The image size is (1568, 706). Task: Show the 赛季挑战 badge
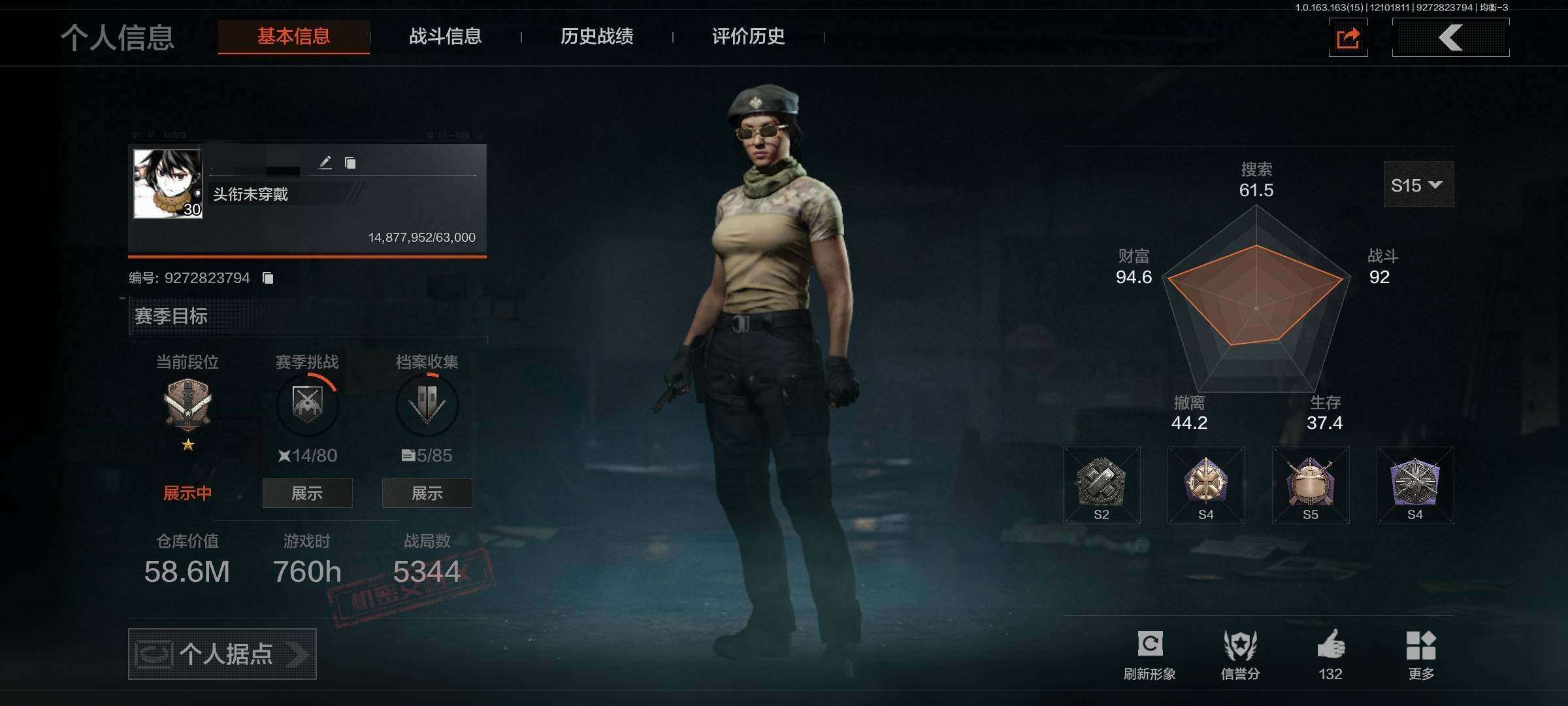[307, 493]
